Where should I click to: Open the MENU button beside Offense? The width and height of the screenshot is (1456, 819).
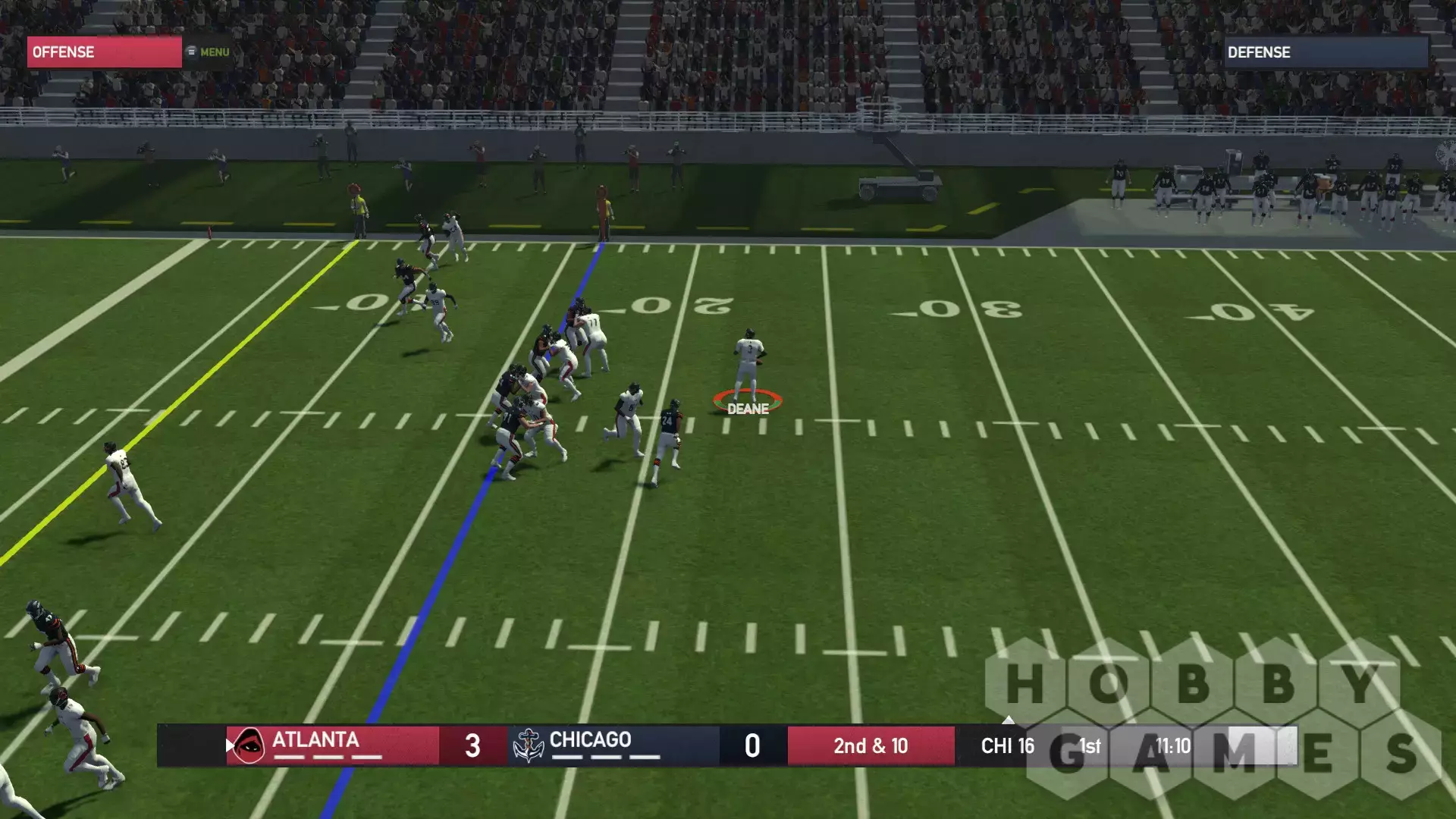209,52
